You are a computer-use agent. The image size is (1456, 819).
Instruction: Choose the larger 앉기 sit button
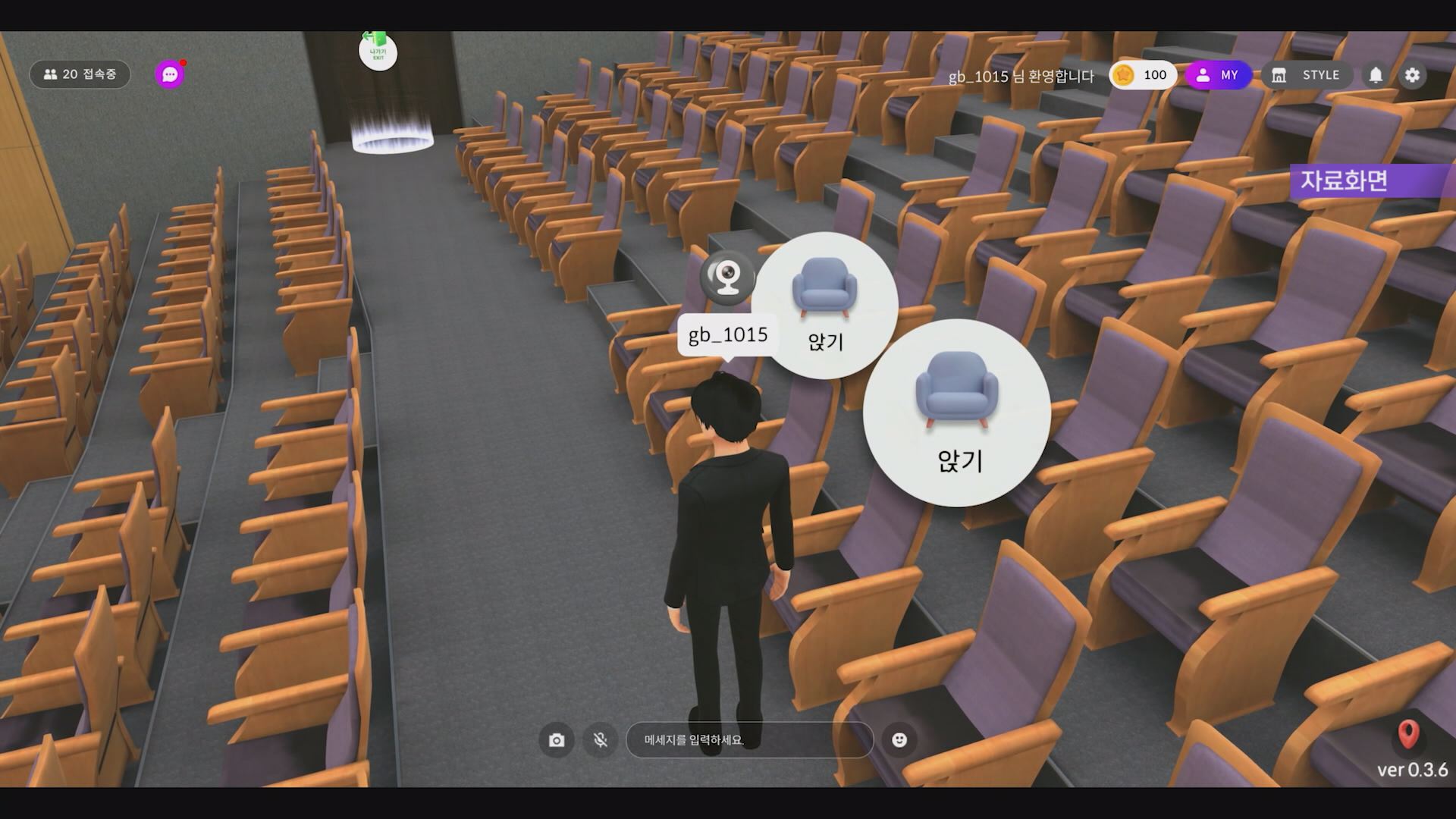(957, 413)
